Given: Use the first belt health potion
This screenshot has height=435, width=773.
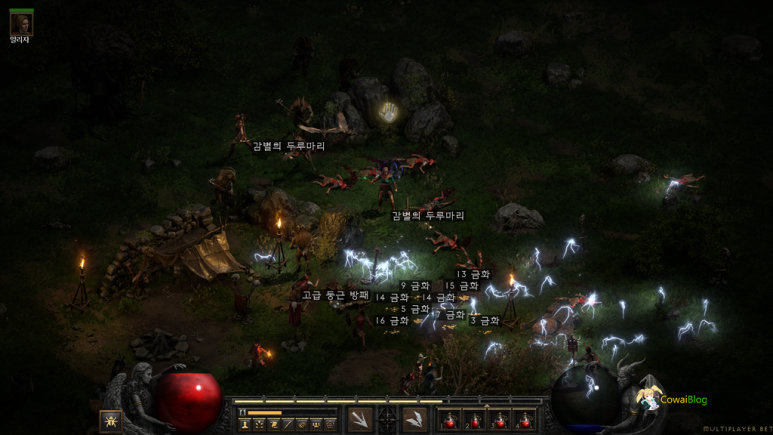Looking at the screenshot, I should 449,420.
